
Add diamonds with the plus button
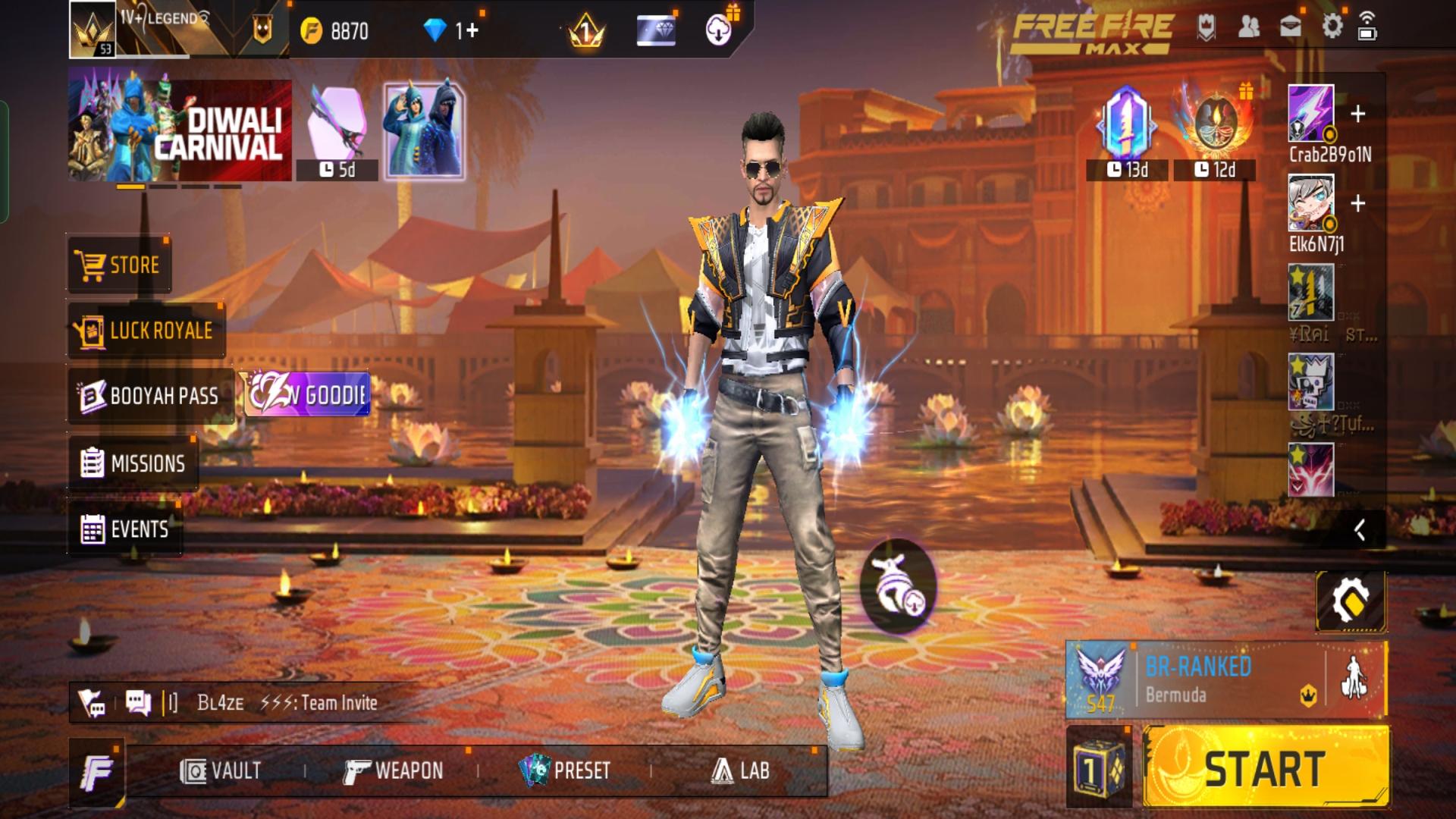(x=472, y=31)
